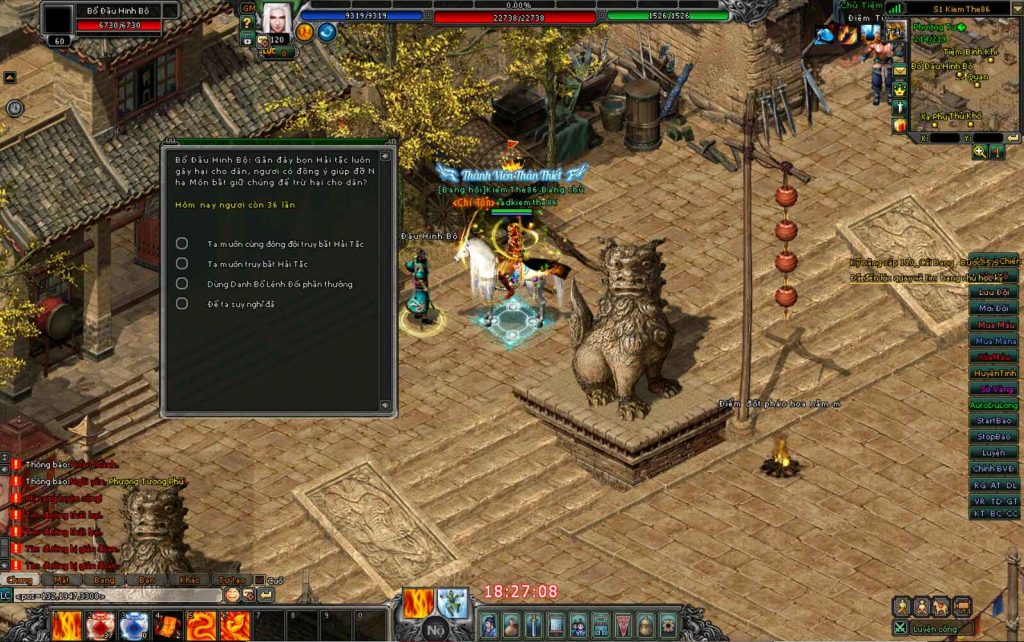This screenshot has height=642, width=1024.
Task: Switch to the Mật chat tab
Action: tap(62, 579)
